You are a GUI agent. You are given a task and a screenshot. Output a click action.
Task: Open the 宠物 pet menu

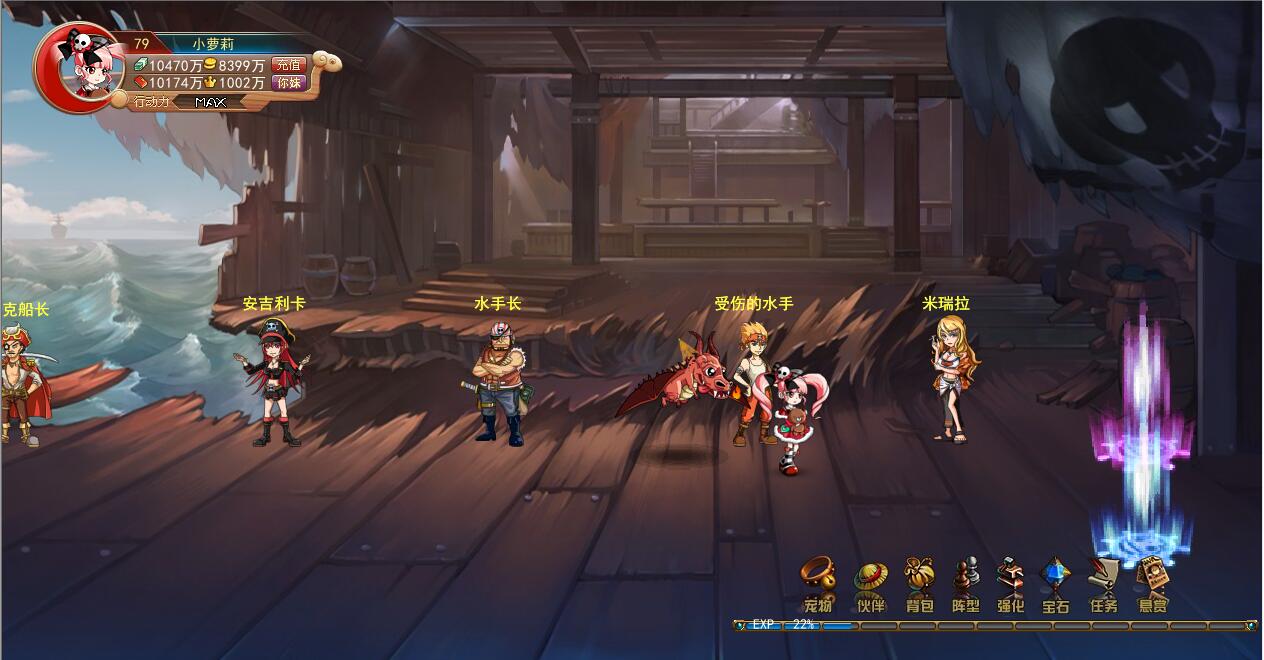pos(818,583)
